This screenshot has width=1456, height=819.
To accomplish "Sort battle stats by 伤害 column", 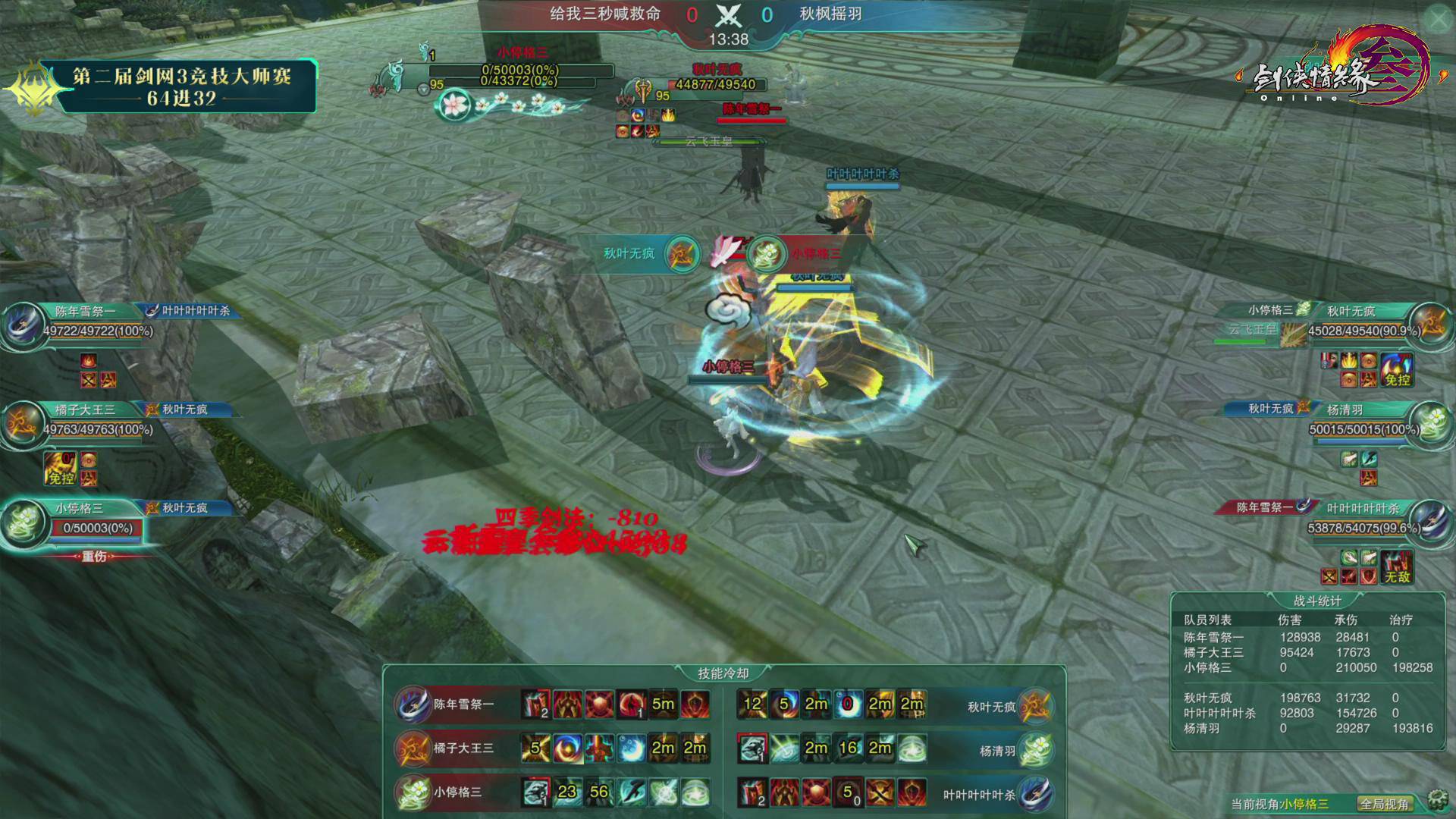I will [x=1289, y=620].
